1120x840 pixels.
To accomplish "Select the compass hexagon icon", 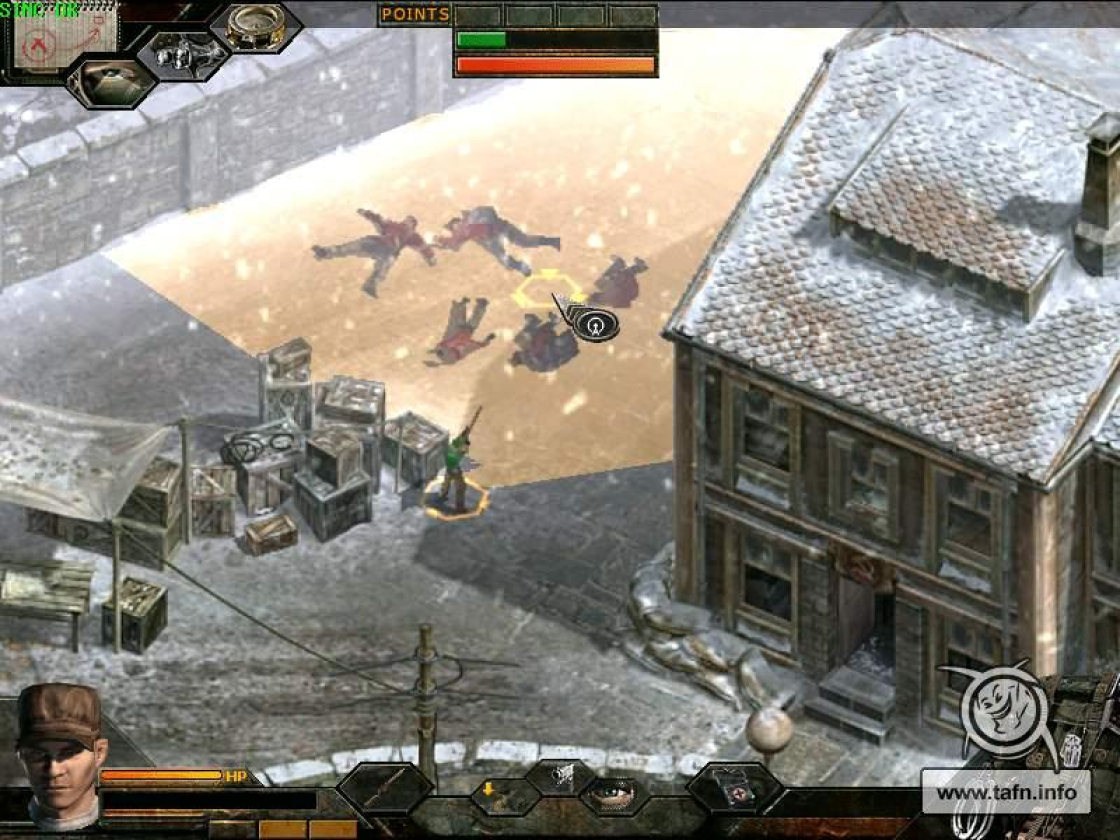I will [255, 25].
